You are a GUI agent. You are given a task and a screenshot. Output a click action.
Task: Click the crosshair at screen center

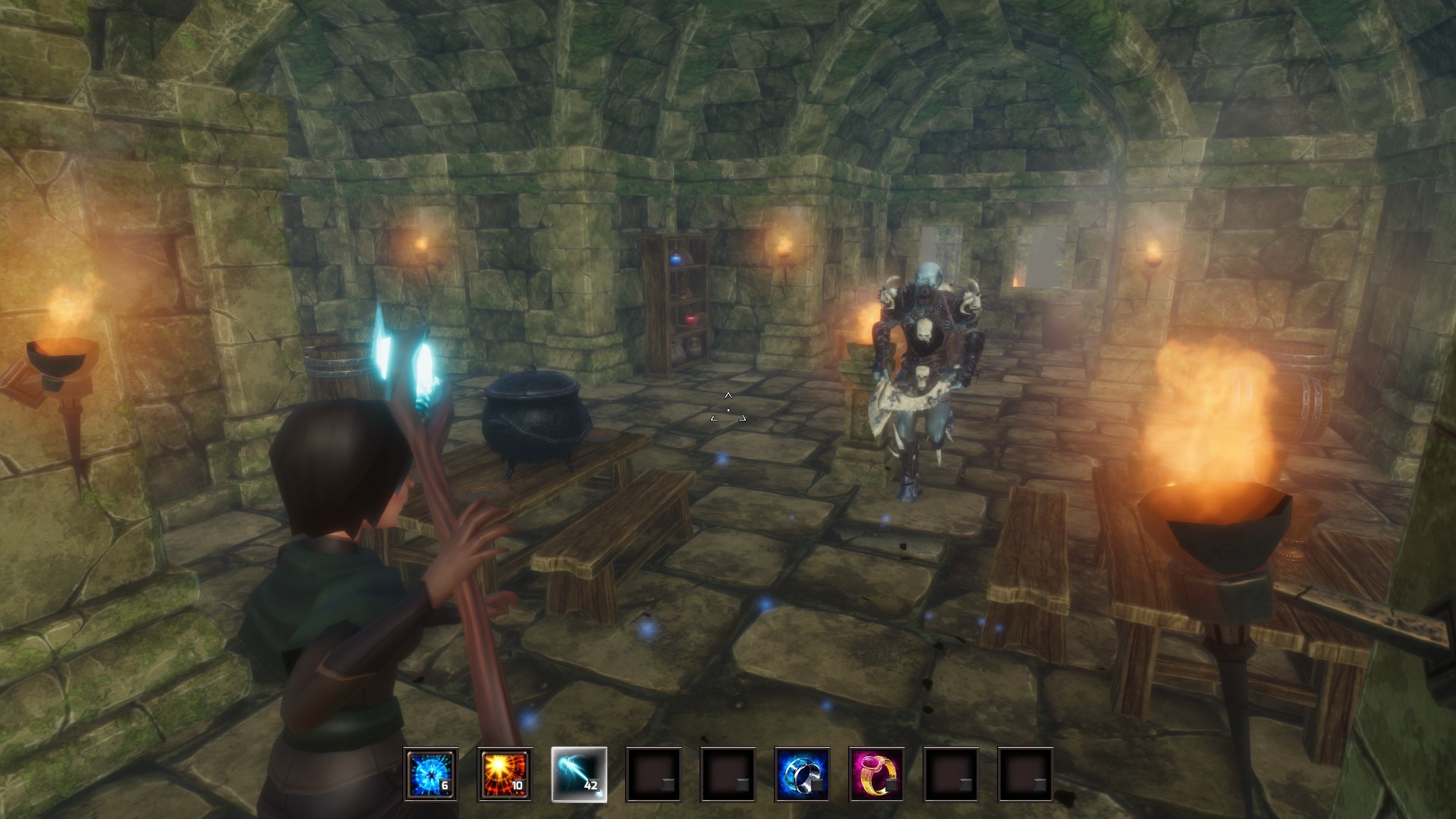pyautogui.click(x=728, y=409)
